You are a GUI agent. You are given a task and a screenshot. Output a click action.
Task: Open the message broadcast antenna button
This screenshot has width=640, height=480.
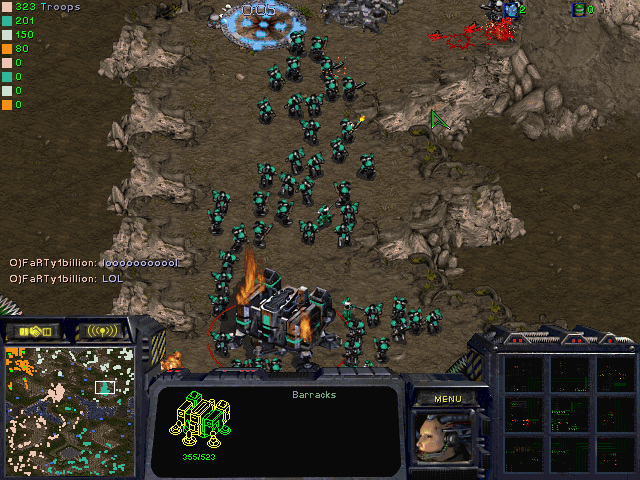pos(102,331)
